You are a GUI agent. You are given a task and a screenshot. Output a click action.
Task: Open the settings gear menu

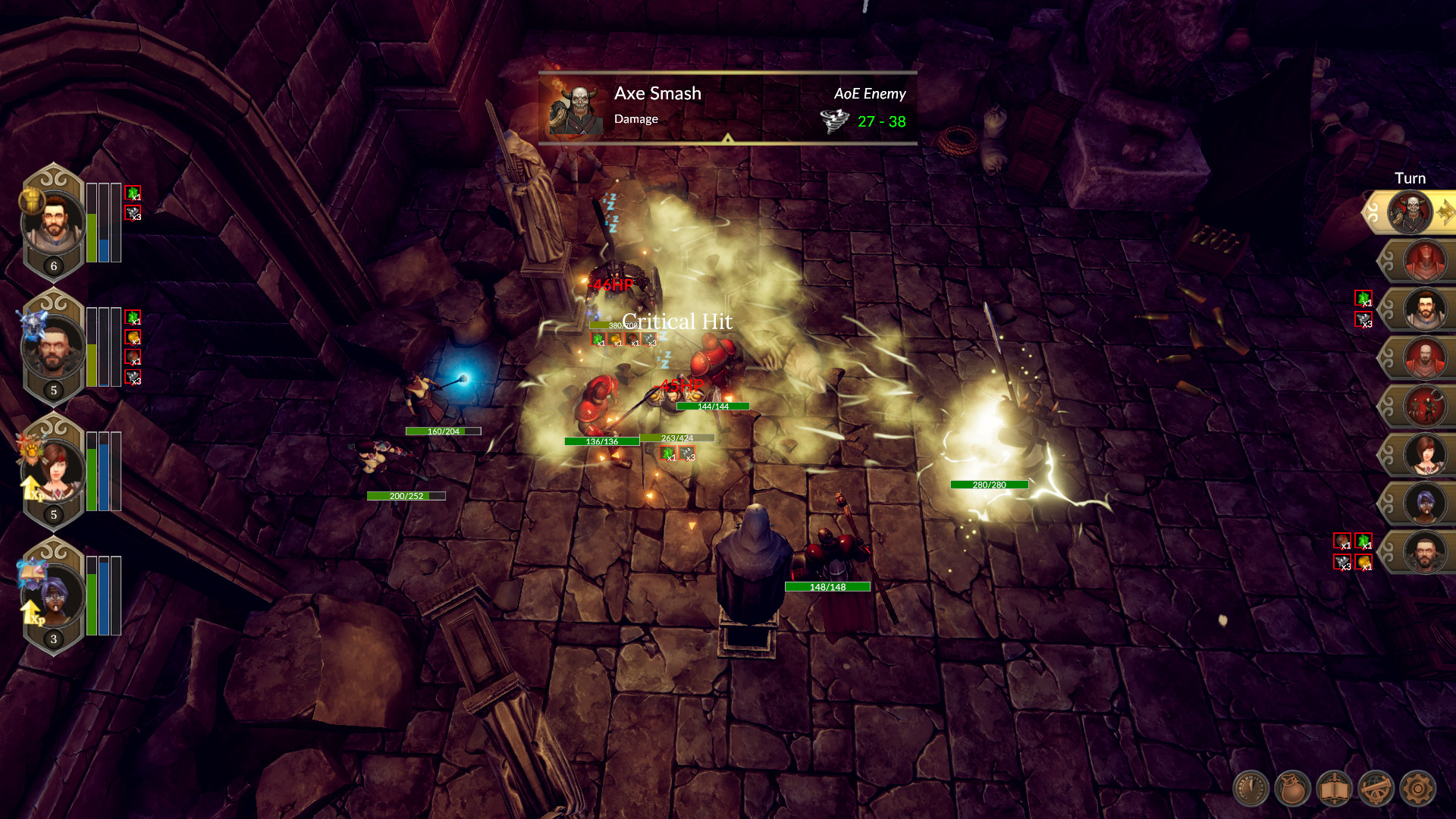[1417, 789]
